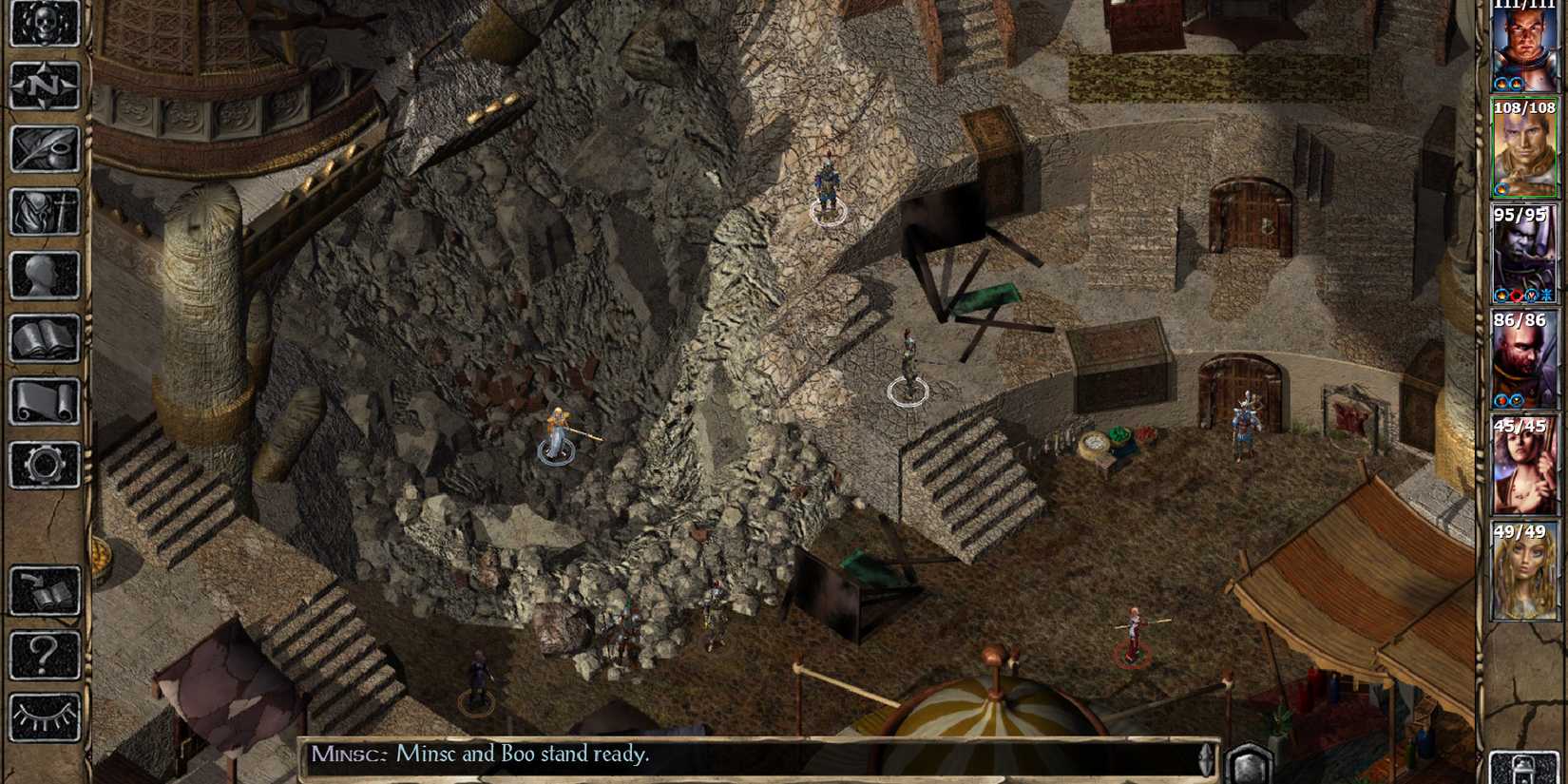The image size is (1568, 784).
Task: Open the mage spellbook icon
Action: coord(45,339)
